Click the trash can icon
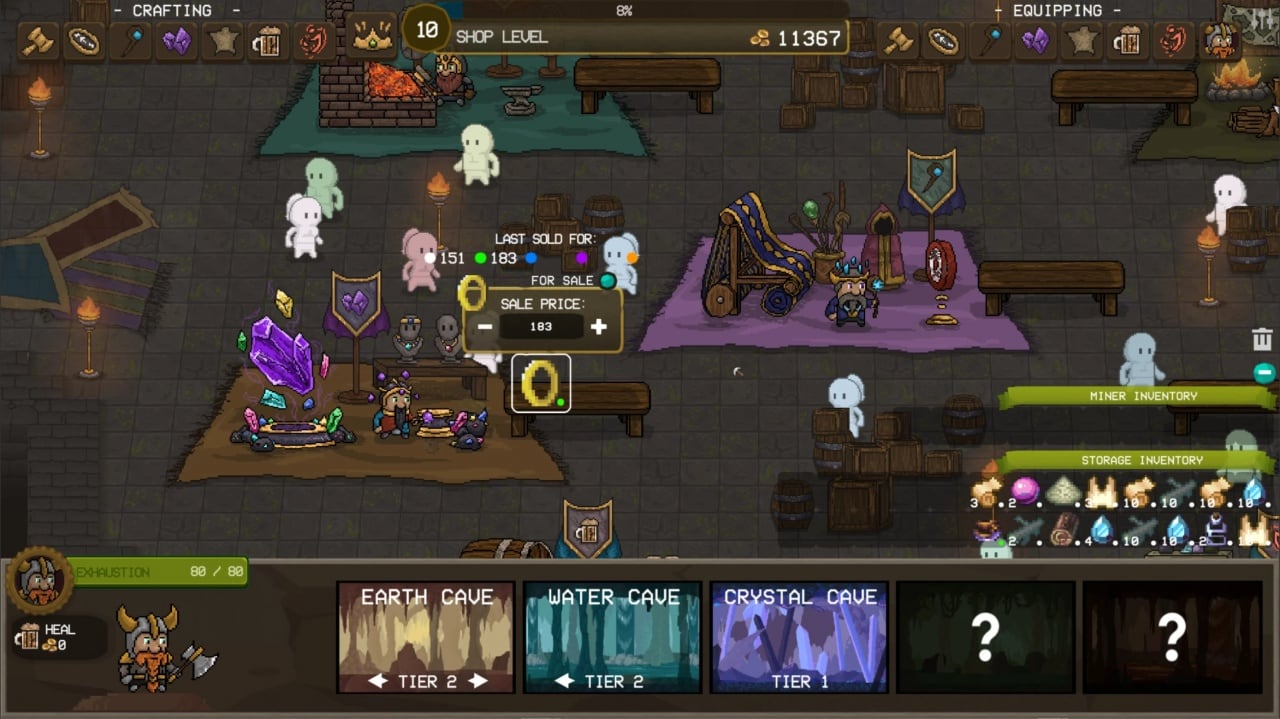This screenshot has width=1280, height=719. click(1262, 340)
